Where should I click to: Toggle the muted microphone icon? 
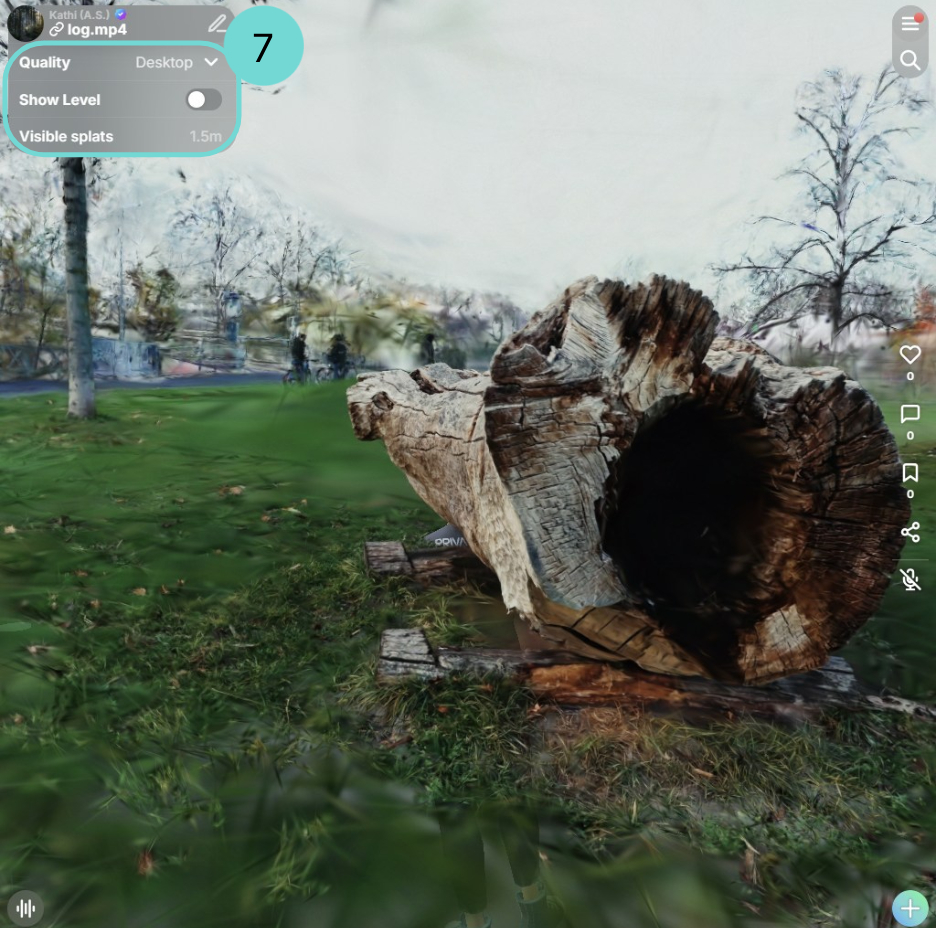pyautogui.click(x=909, y=579)
